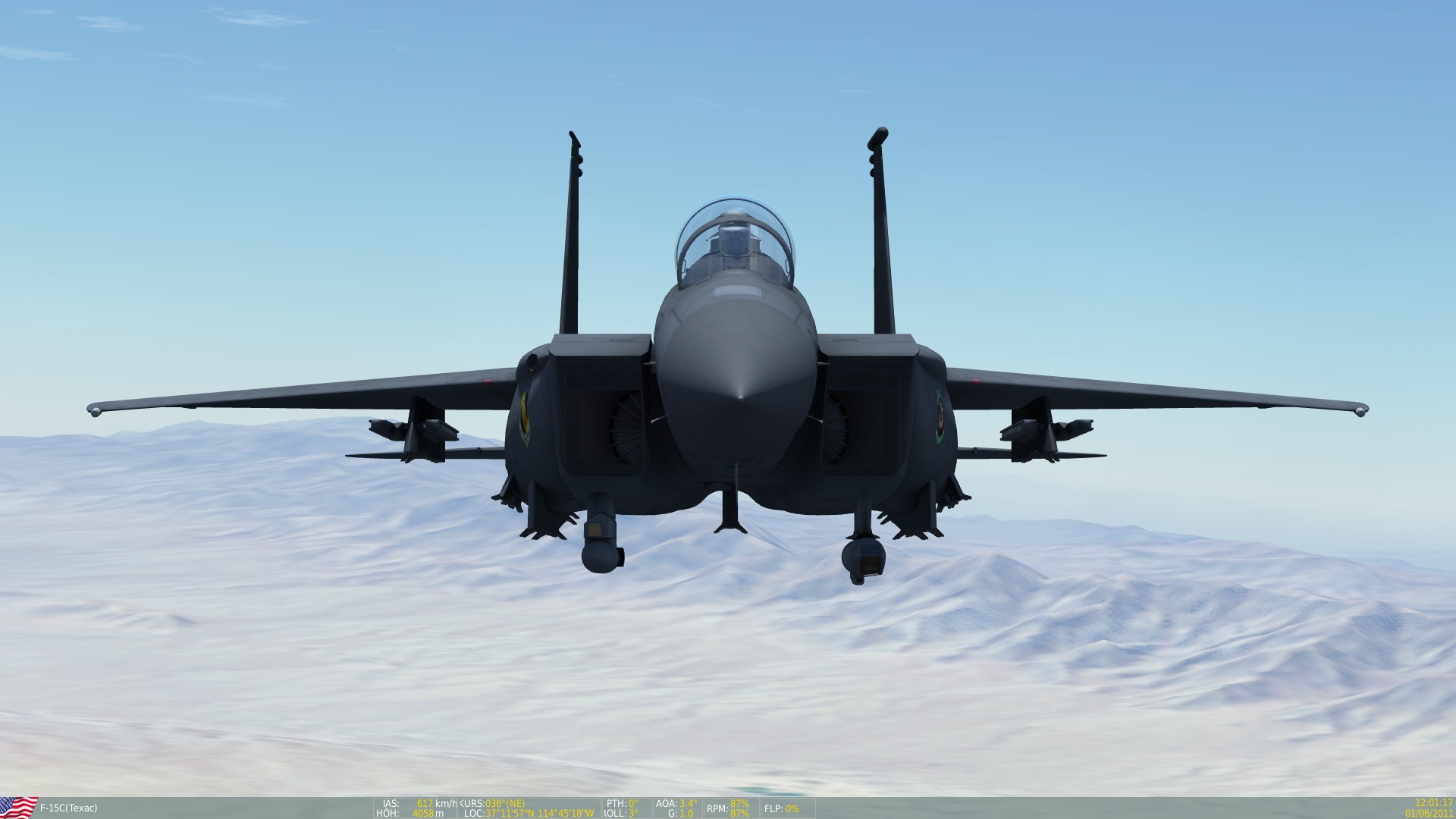Click the IAS airspeed readout showing 617 km/h
The image size is (1456, 819).
[x=418, y=803]
